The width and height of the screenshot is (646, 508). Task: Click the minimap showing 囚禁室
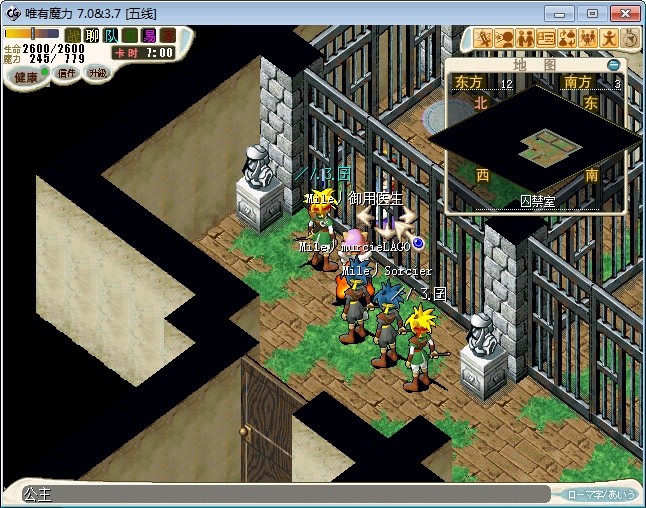(536, 144)
